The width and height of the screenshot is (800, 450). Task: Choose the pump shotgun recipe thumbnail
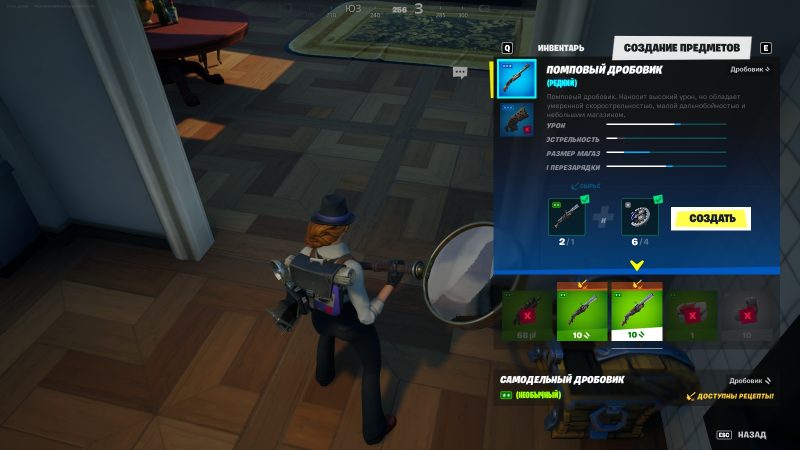pos(517,79)
